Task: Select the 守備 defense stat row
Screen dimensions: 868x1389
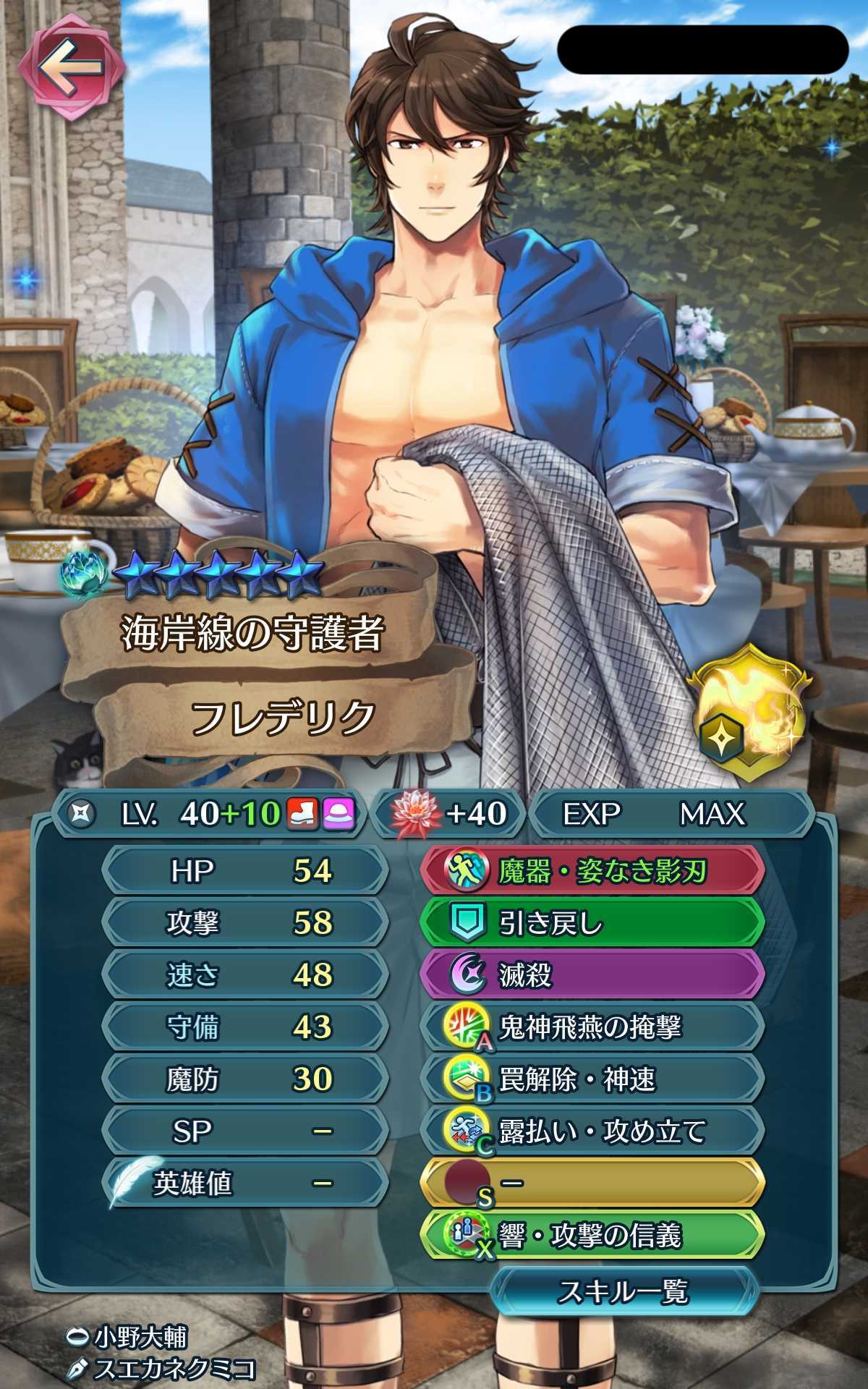Action: pyautogui.click(x=244, y=1027)
